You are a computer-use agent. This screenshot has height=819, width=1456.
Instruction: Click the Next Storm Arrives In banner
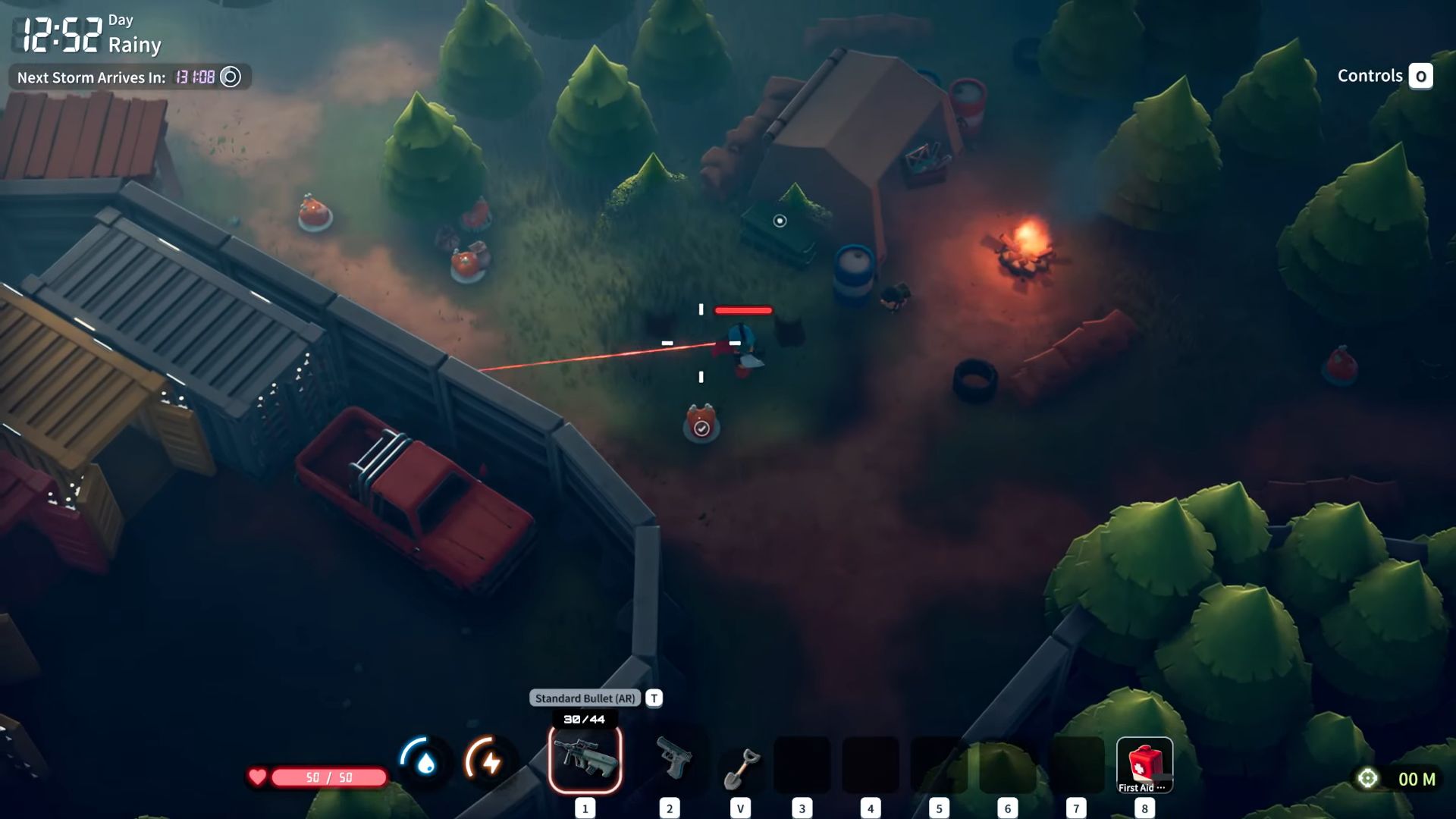pyautogui.click(x=91, y=77)
